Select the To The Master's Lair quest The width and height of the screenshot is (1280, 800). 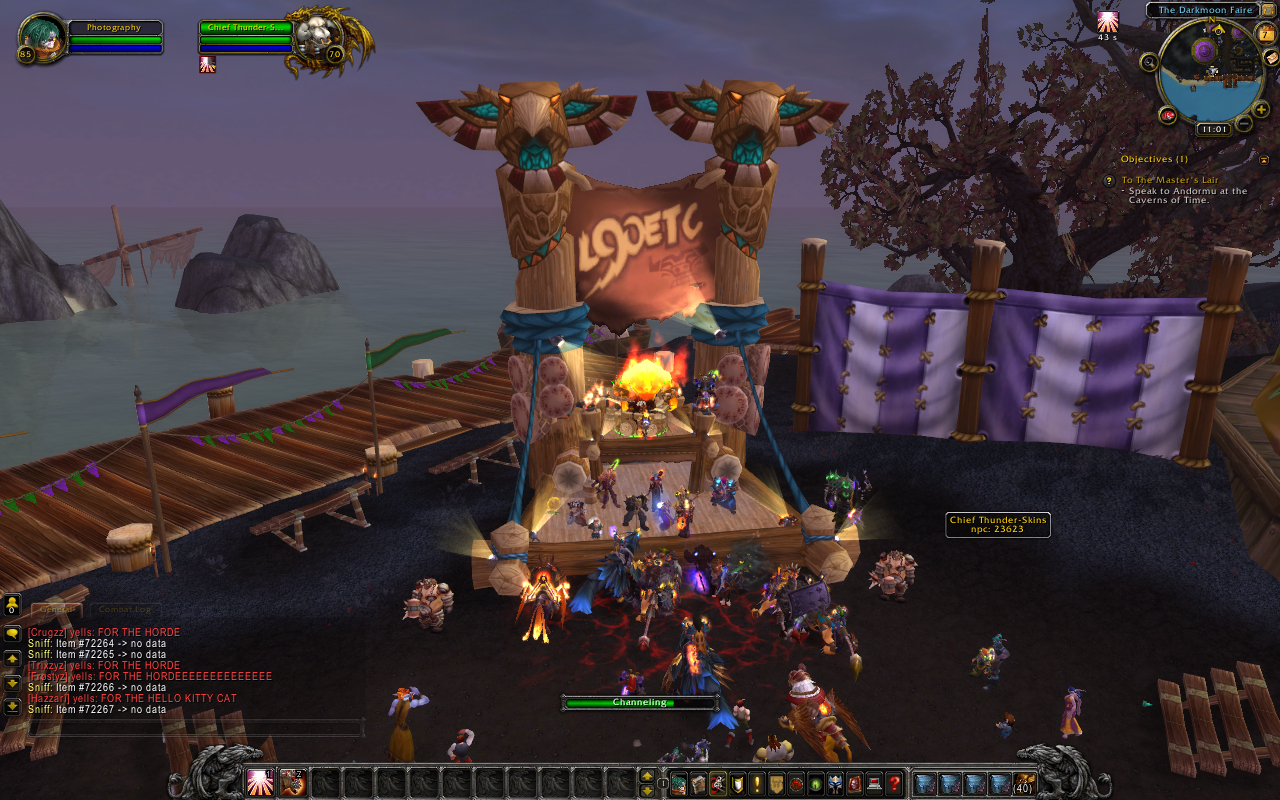click(x=1169, y=180)
